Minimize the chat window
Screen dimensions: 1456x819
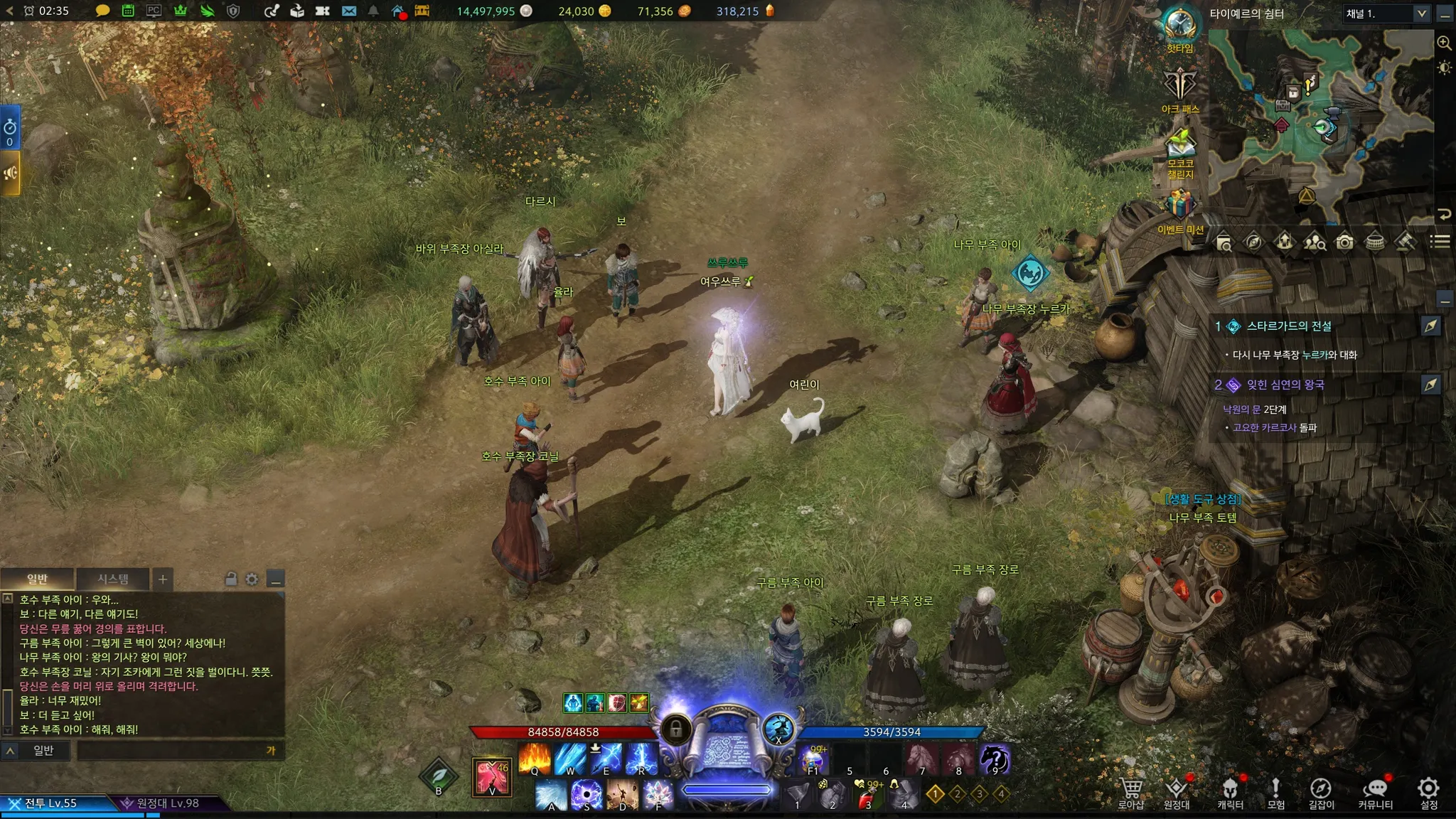(x=276, y=579)
